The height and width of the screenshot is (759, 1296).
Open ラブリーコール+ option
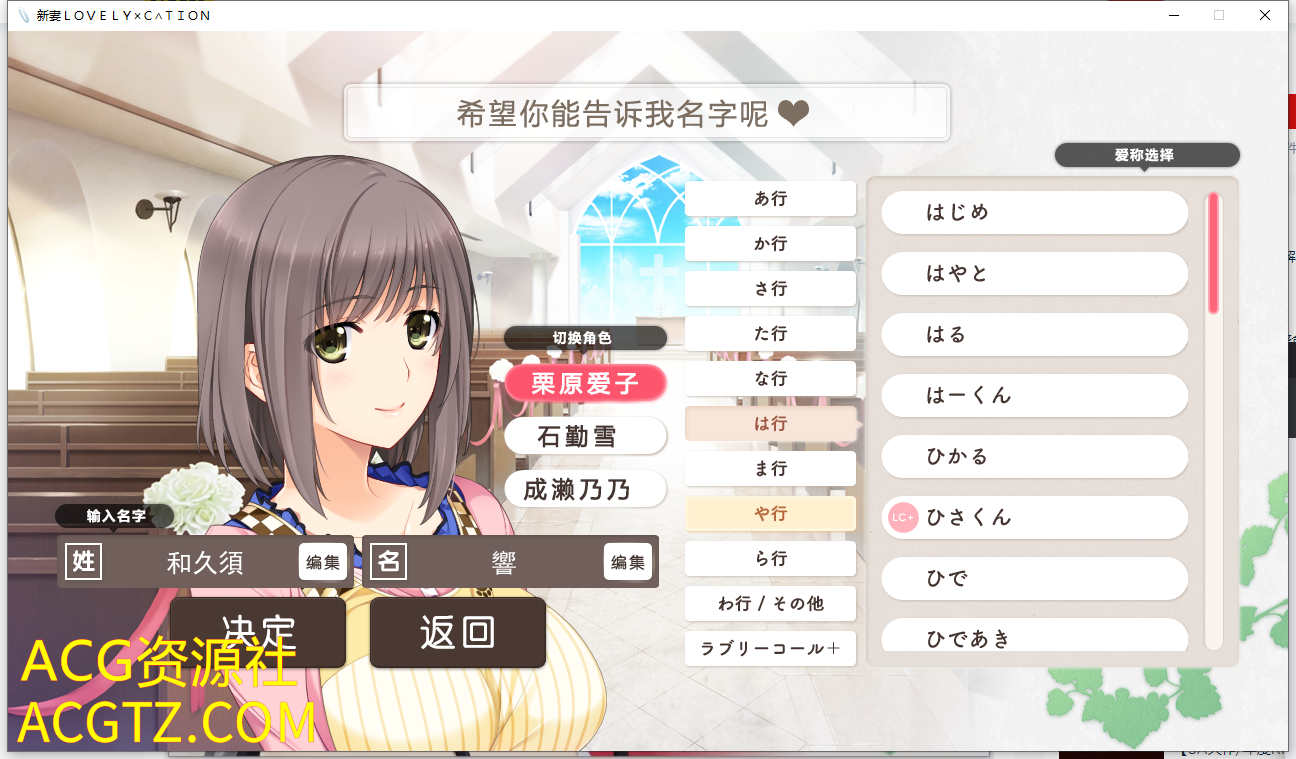(x=770, y=648)
